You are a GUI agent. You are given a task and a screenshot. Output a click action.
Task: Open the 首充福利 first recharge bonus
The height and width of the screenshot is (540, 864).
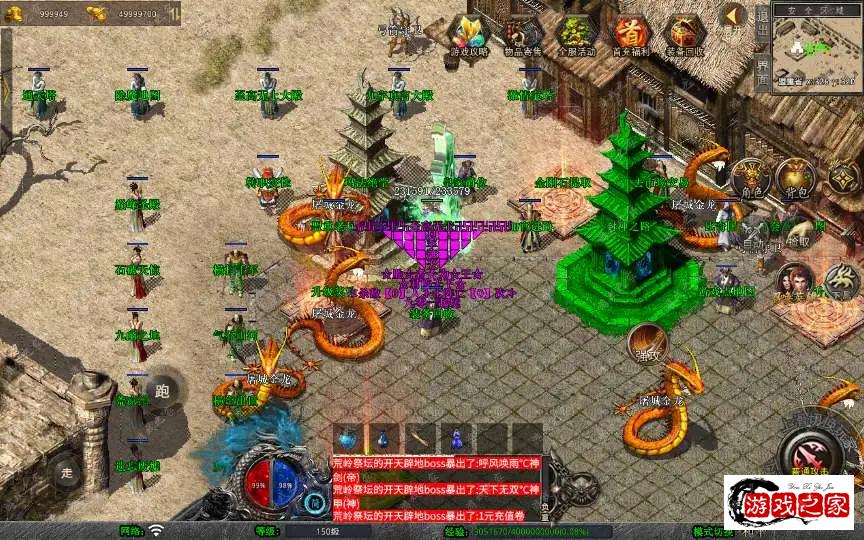tap(630, 36)
